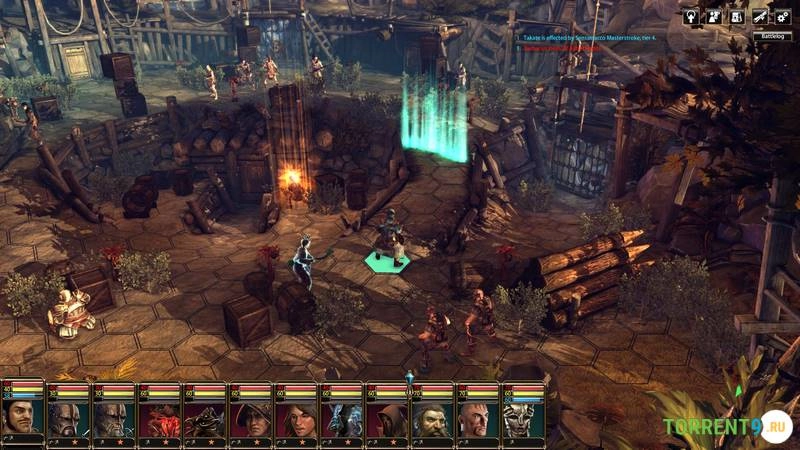
Task: Select the bearded dwarf portrait
Action: coord(432,416)
